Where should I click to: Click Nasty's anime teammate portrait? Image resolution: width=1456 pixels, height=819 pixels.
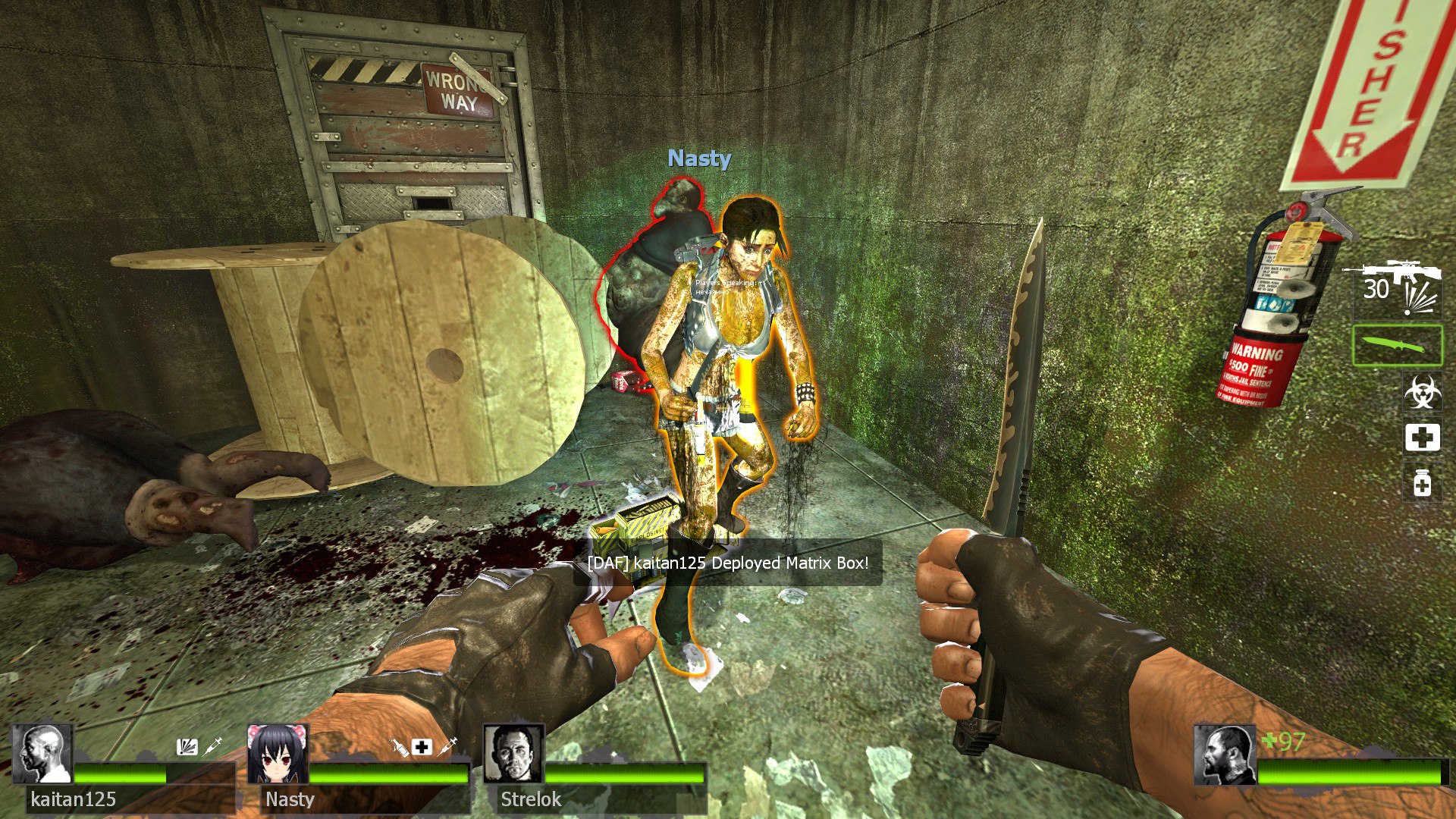pyautogui.click(x=278, y=754)
